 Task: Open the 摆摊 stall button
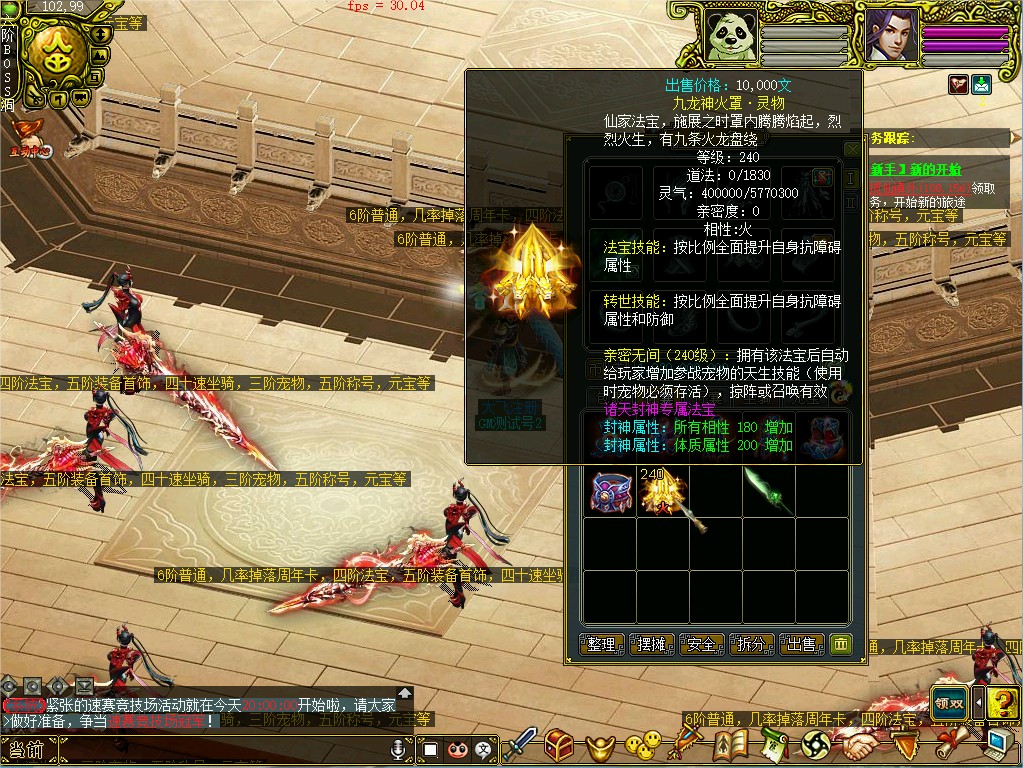[x=651, y=645]
